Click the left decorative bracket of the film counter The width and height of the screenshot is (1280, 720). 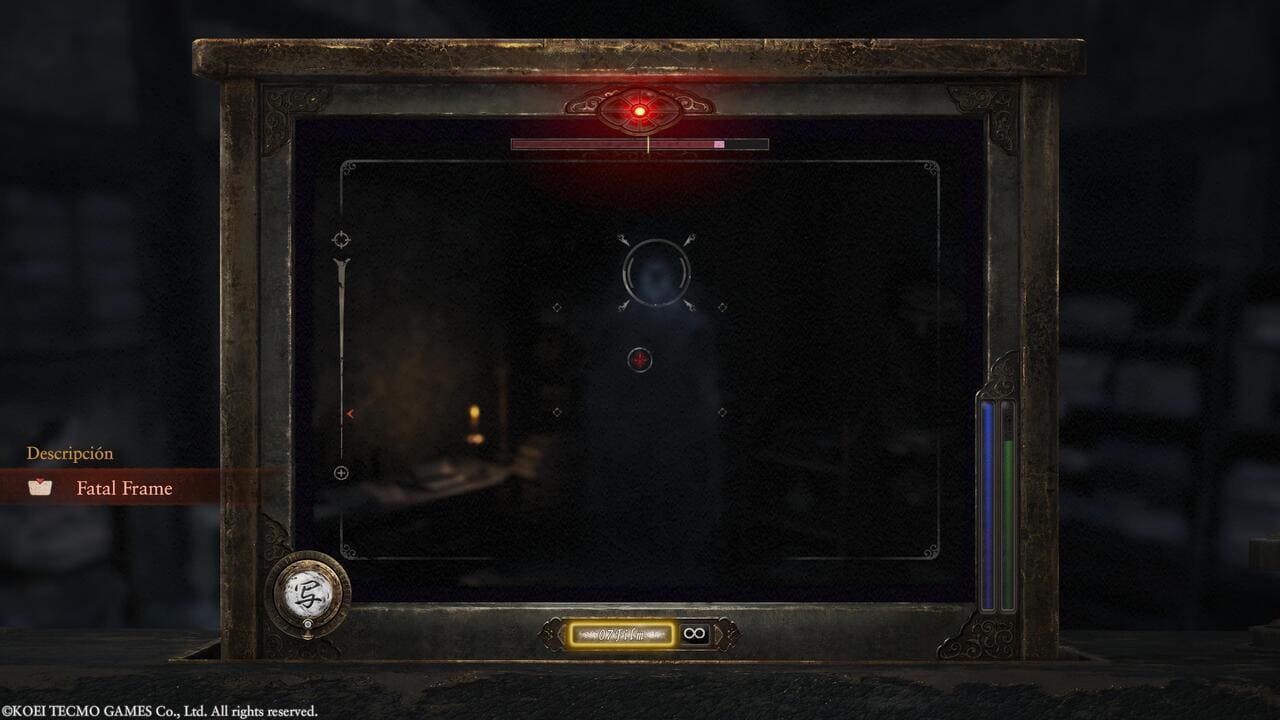pos(552,631)
